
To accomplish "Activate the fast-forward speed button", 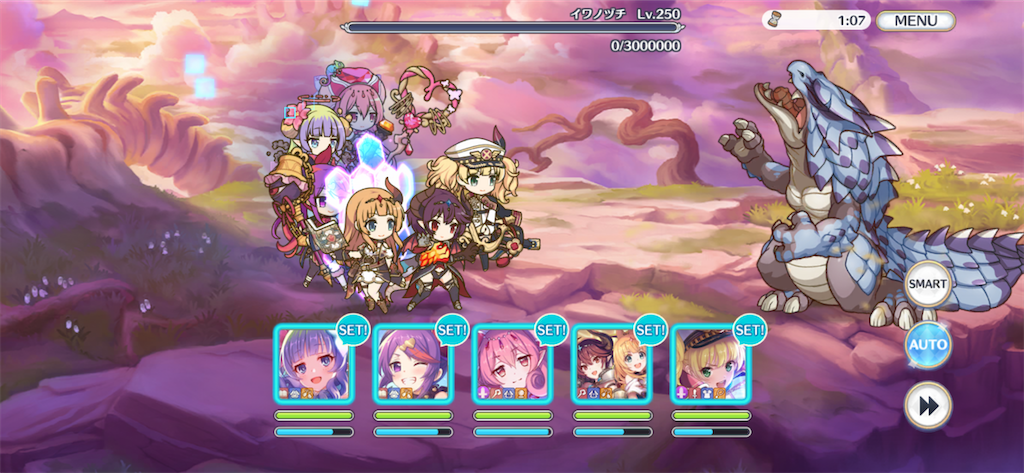I will click(927, 405).
